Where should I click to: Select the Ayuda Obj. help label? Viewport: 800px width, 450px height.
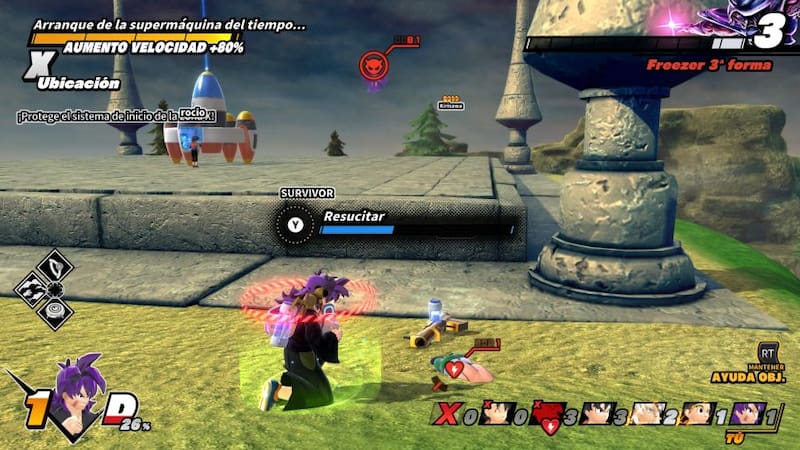pyautogui.click(x=744, y=378)
